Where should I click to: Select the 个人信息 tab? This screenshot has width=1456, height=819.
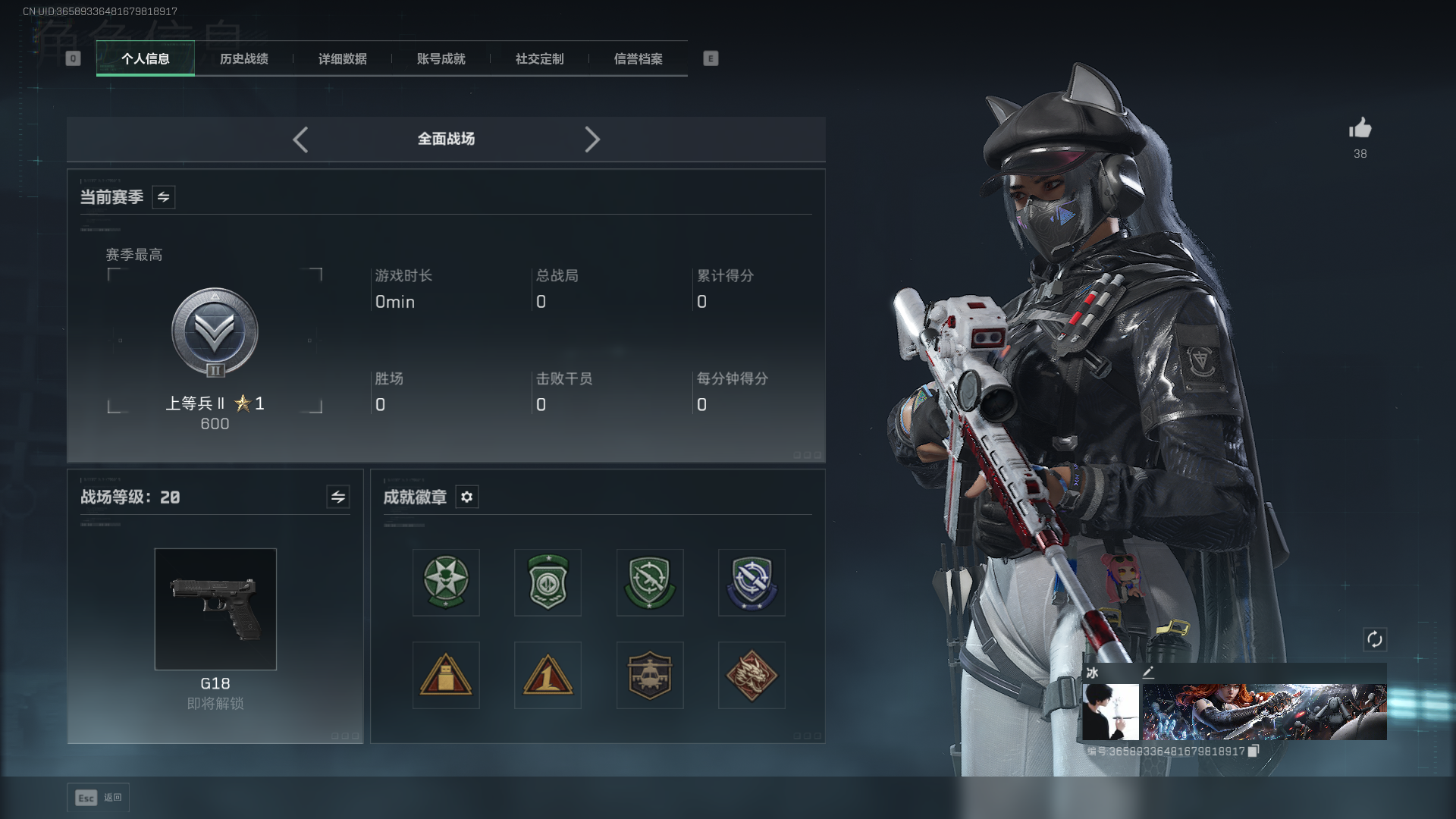pyautogui.click(x=146, y=59)
